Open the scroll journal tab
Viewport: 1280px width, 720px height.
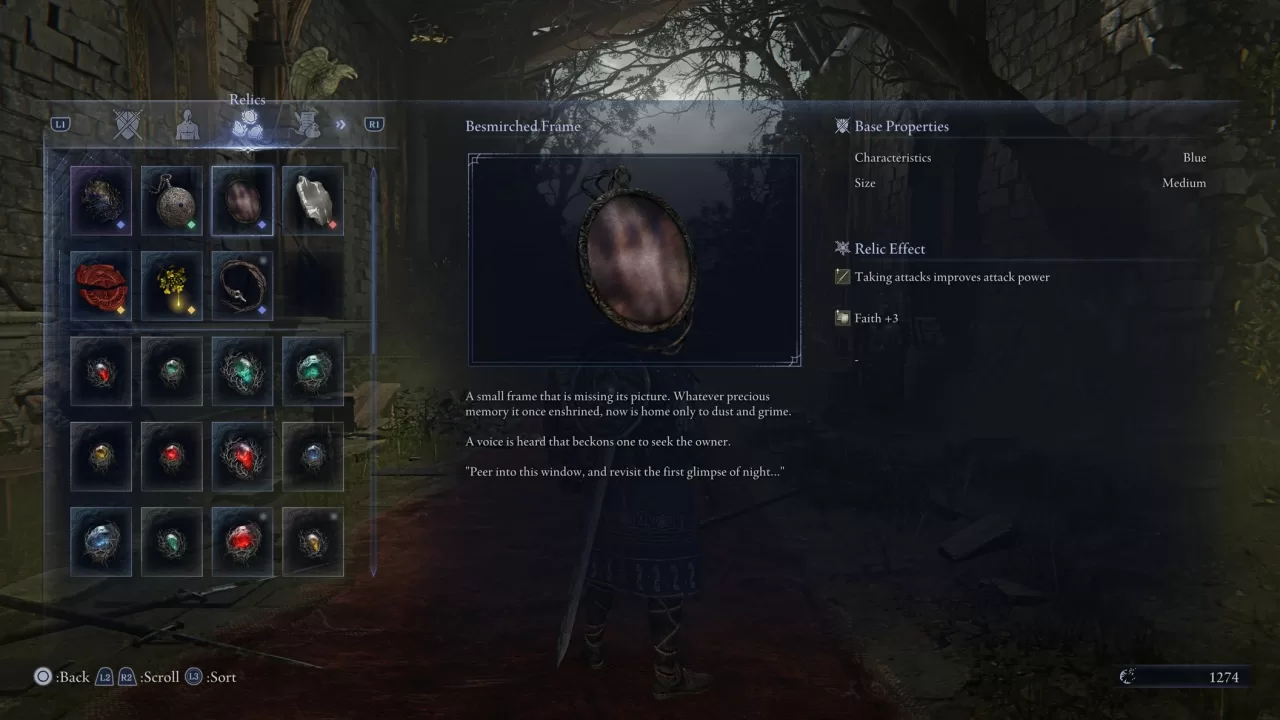(x=308, y=124)
